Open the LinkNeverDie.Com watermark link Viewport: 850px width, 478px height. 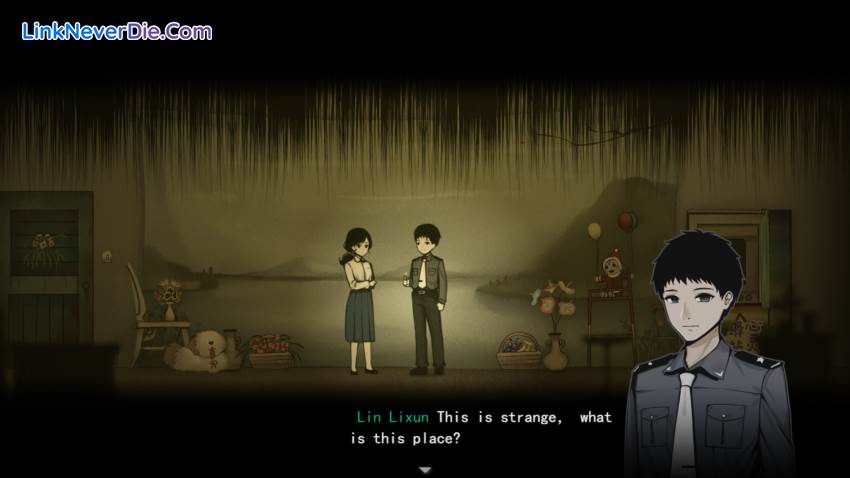point(116,31)
